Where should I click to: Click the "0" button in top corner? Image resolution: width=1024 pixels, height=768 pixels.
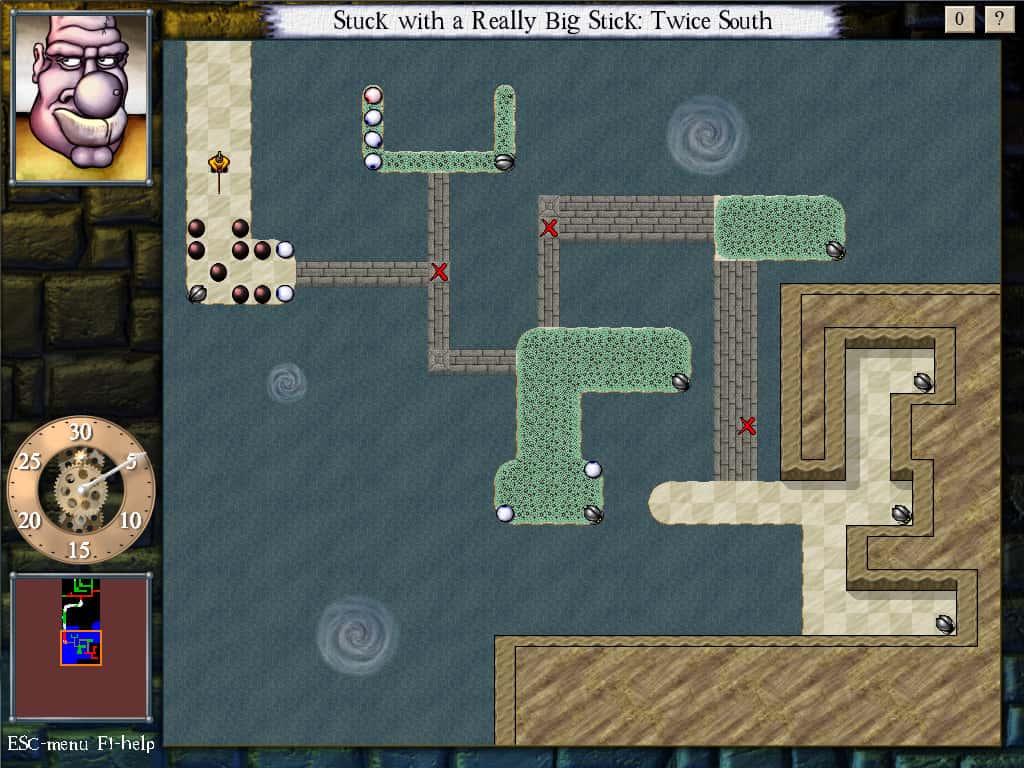click(x=959, y=19)
